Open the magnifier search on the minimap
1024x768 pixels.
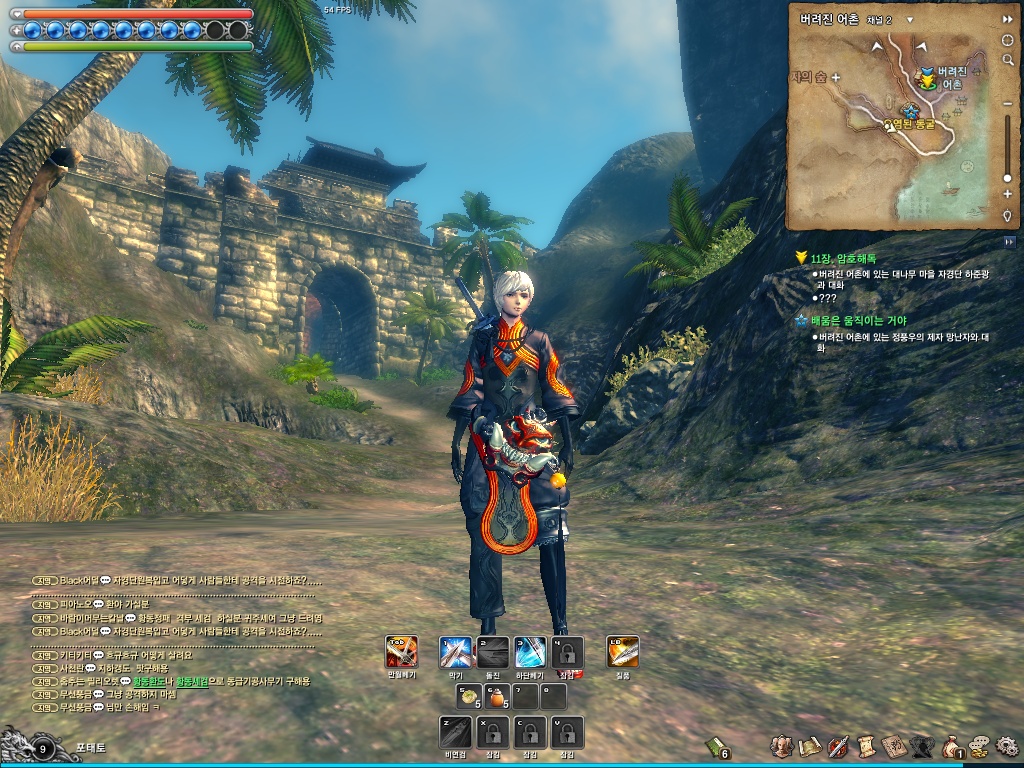[1007, 60]
